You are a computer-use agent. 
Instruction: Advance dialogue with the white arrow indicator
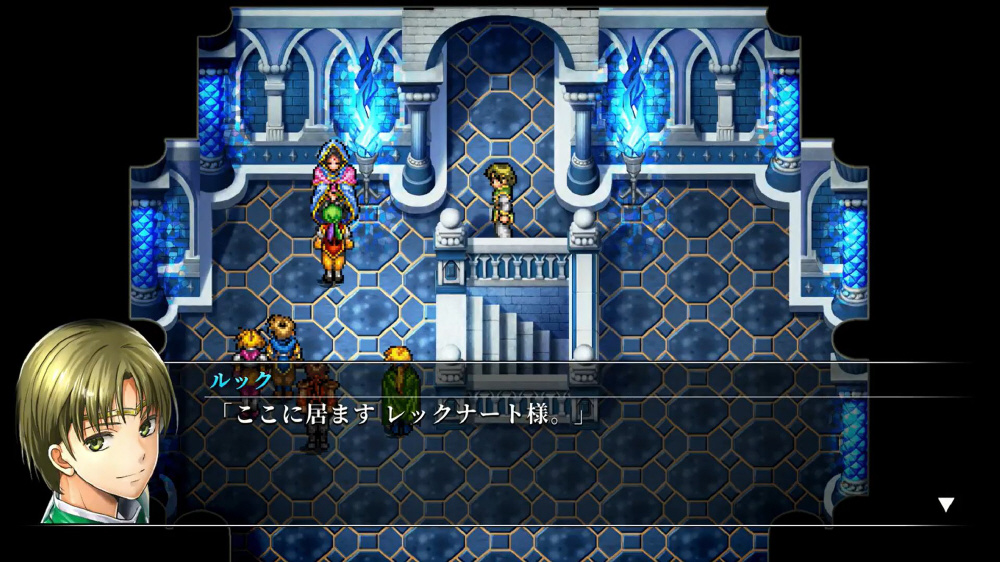pos(945,505)
